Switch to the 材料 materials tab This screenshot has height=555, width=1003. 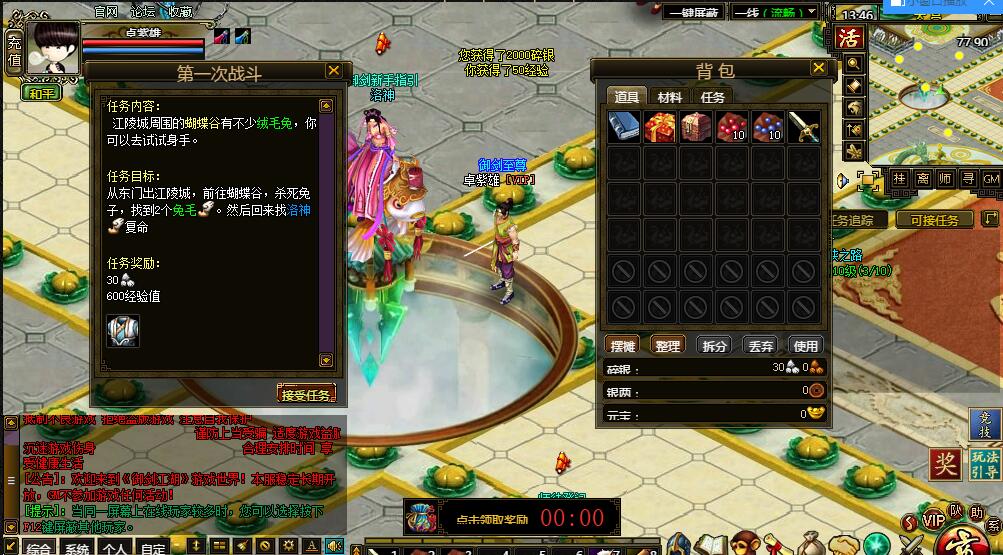point(669,97)
